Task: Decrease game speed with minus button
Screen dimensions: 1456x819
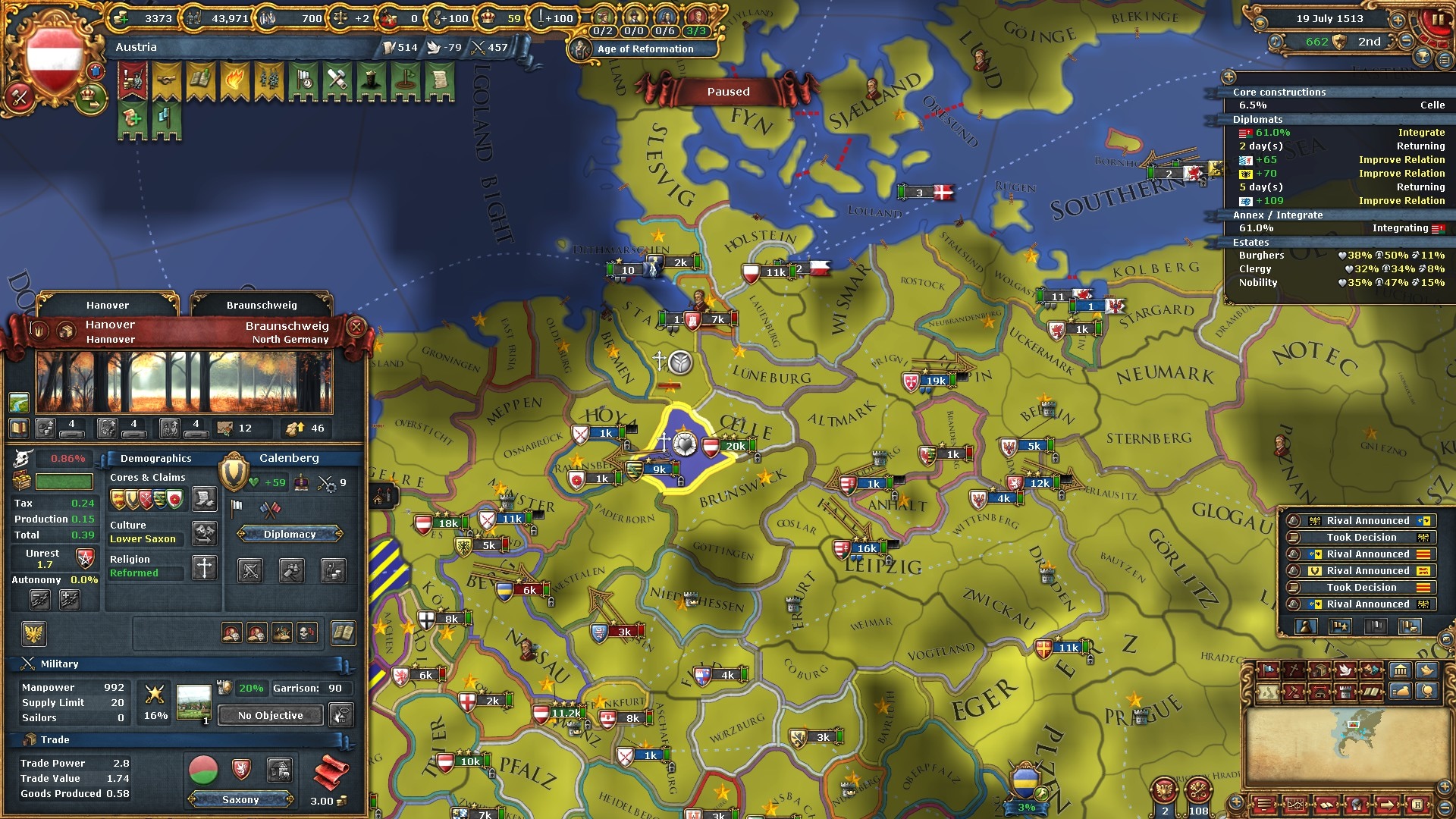Action: point(1407,42)
